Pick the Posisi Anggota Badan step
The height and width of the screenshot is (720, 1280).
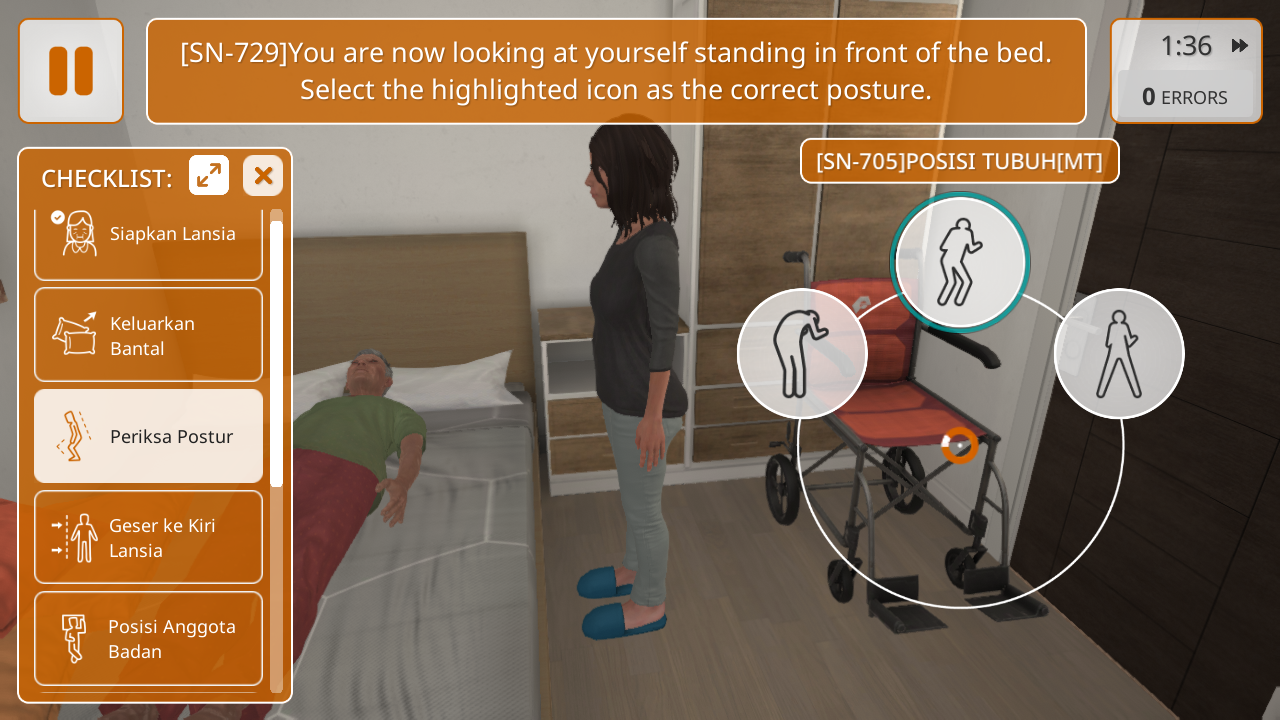(148, 638)
